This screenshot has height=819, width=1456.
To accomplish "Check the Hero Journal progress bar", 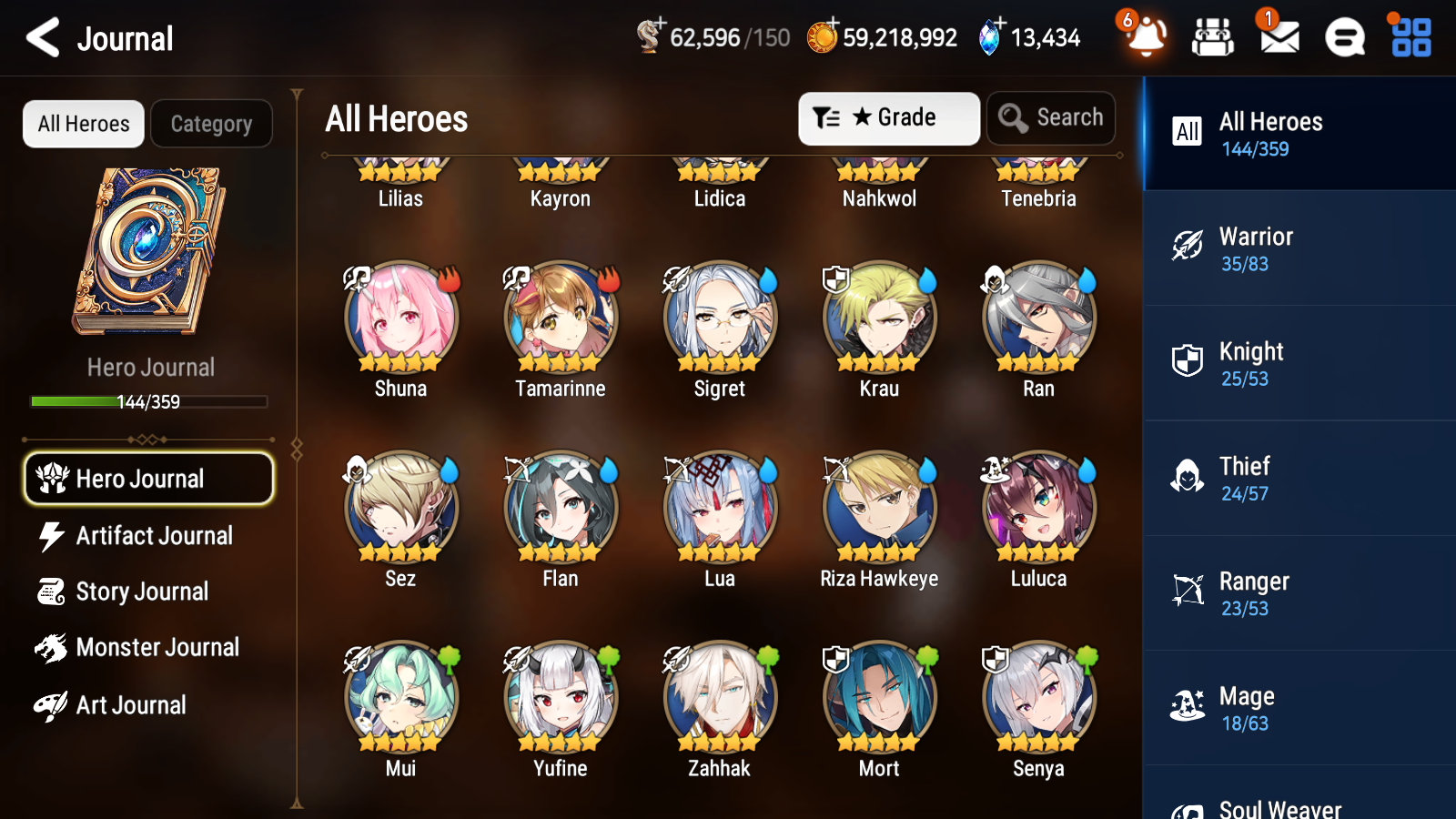I will (148, 401).
